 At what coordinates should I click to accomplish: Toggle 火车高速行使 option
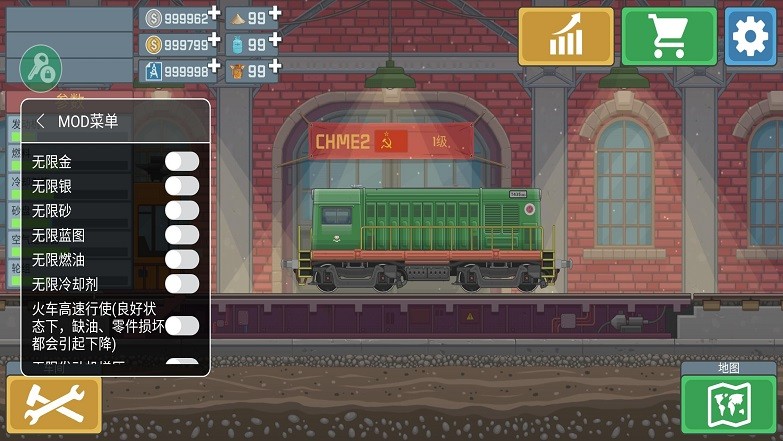click(182, 325)
